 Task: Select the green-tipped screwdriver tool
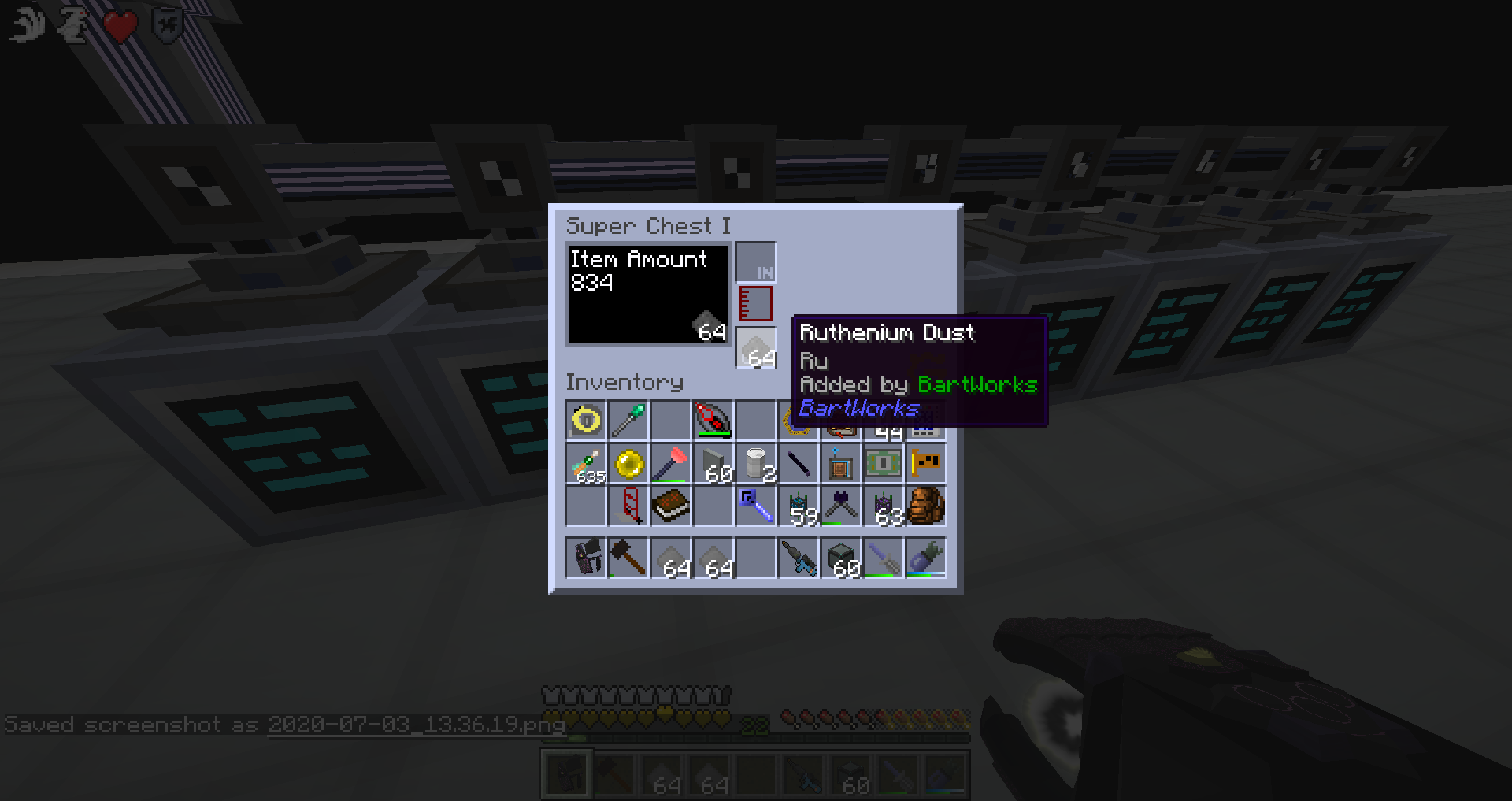[x=628, y=421]
